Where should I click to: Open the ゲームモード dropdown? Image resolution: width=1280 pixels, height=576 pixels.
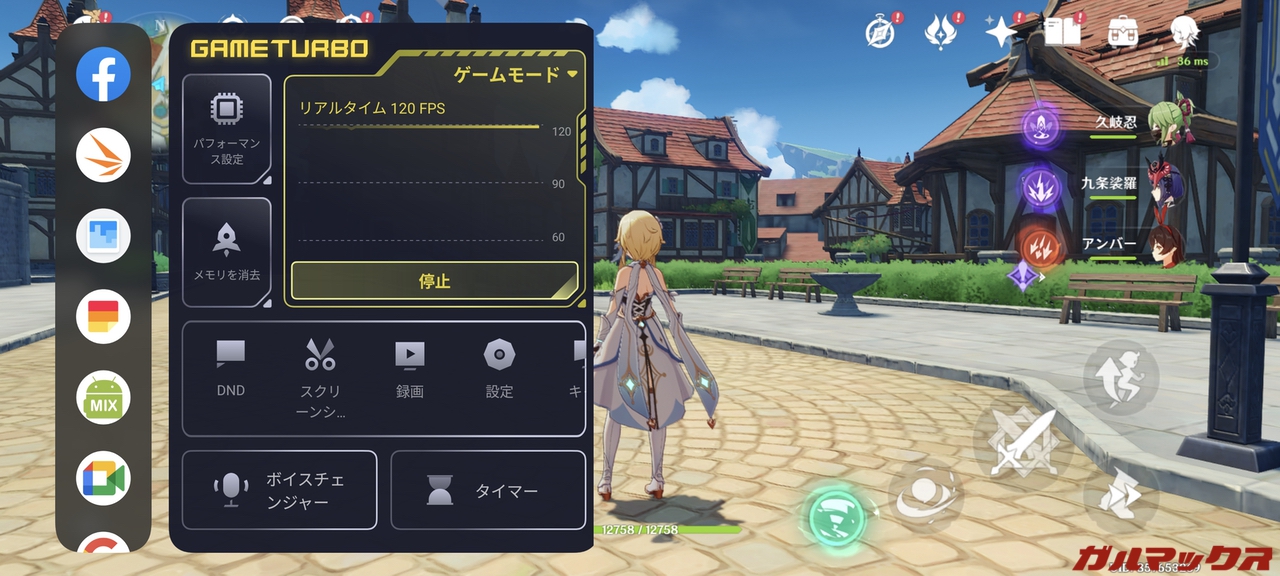point(516,74)
